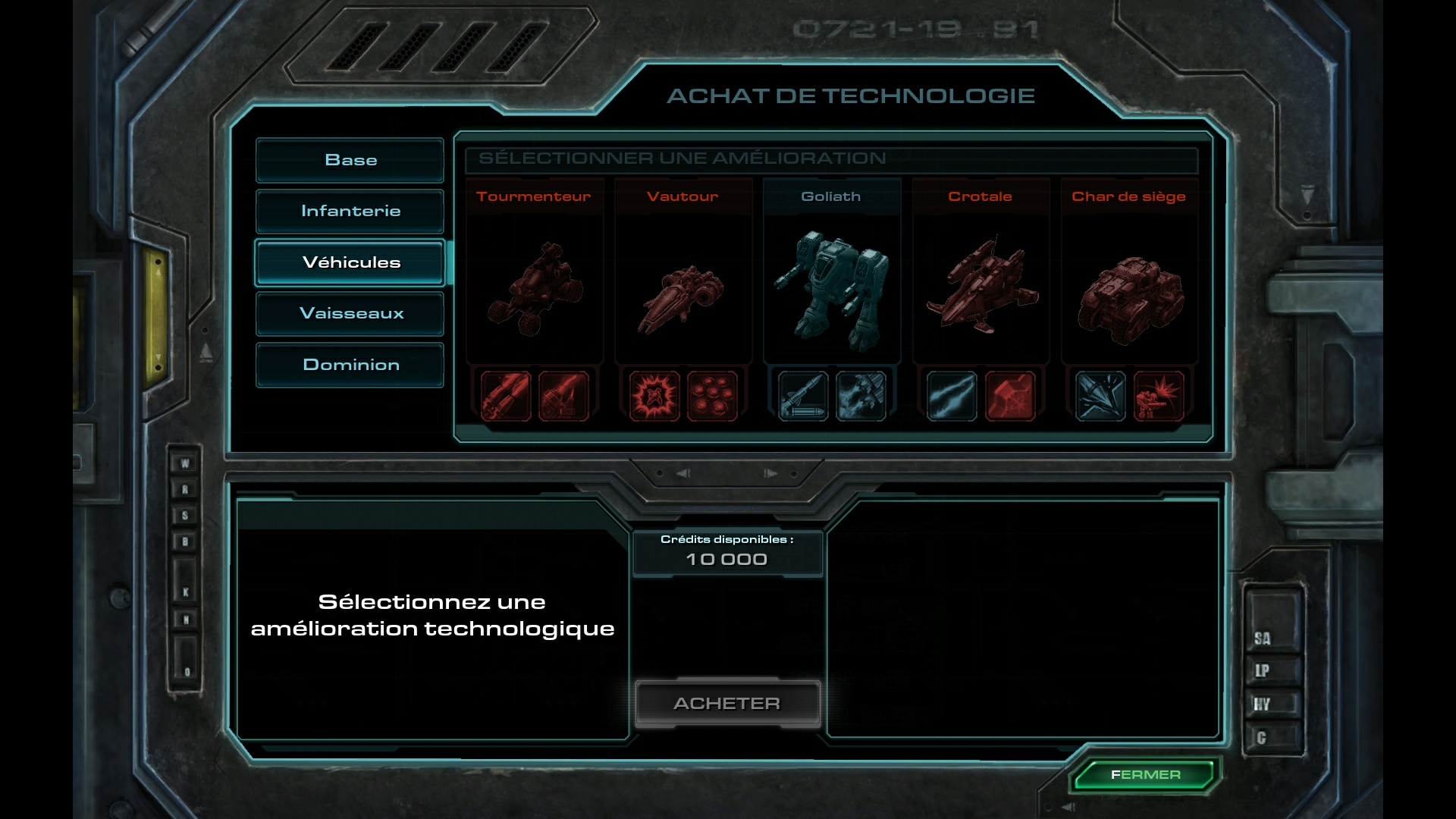Viewport: 1456px width, 819px height.
Task: Open the Base technology category
Action: coord(350,160)
